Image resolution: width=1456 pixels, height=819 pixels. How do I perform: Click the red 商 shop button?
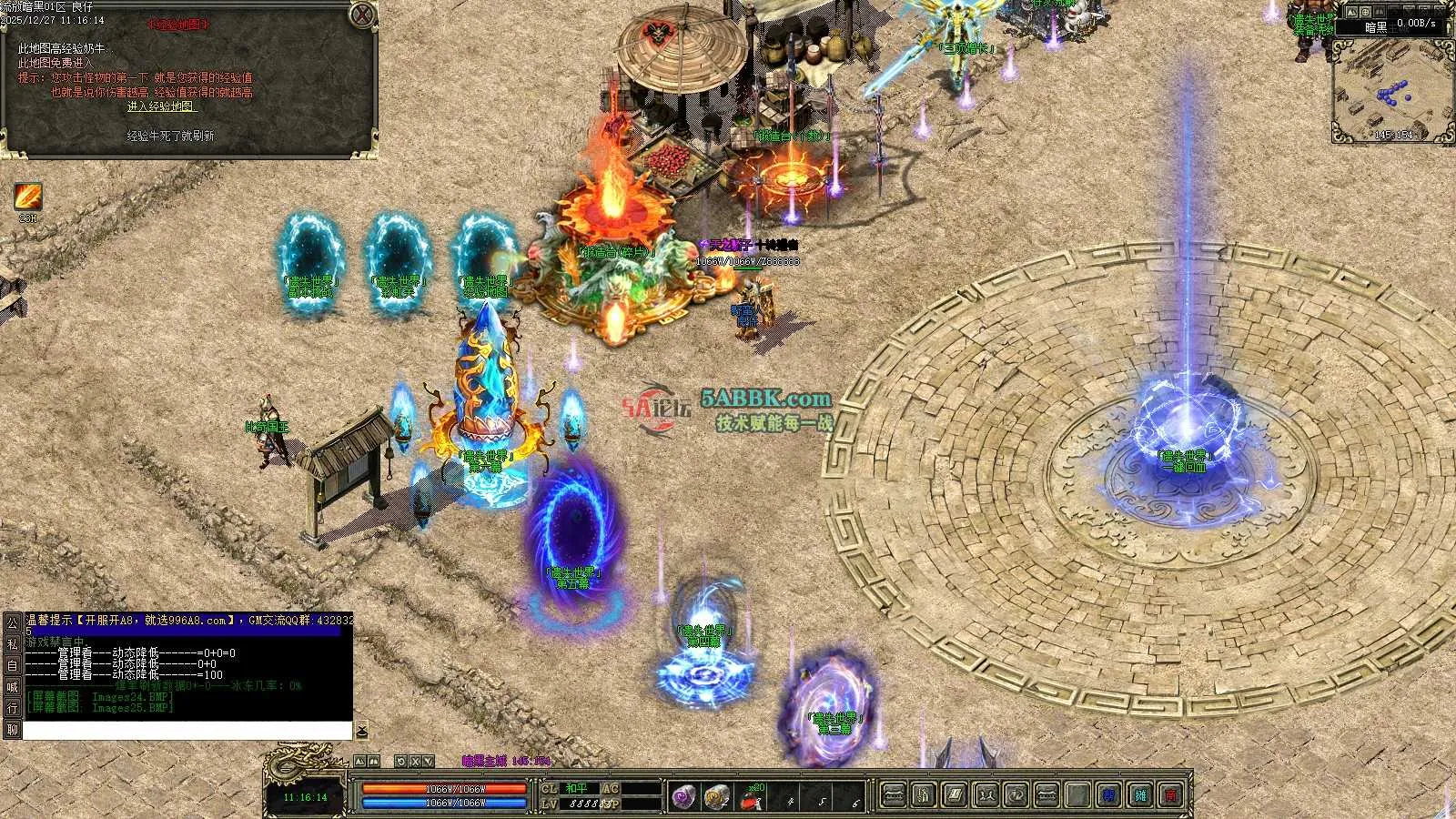click(x=1171, y=795)
